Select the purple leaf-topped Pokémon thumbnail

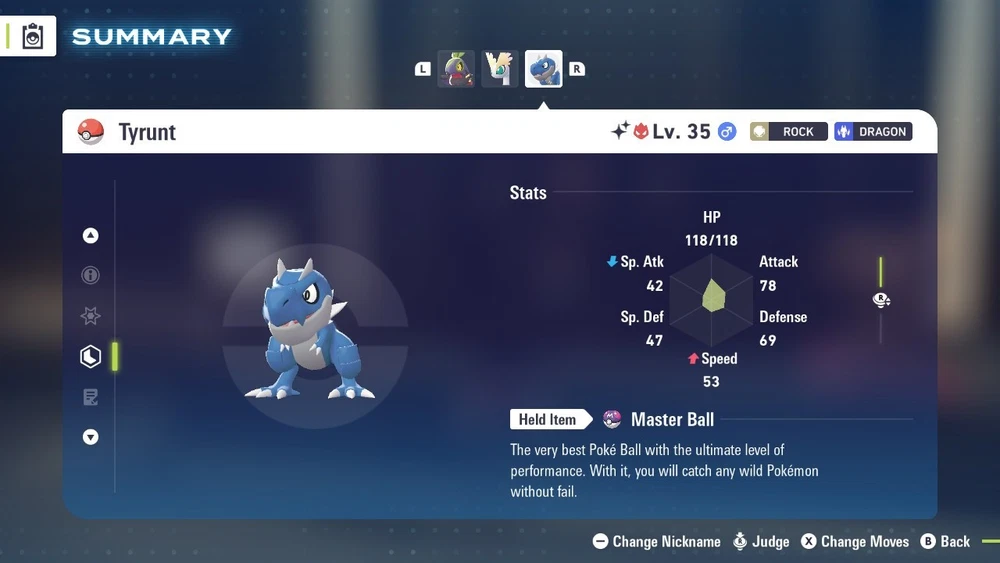(456, 69)
